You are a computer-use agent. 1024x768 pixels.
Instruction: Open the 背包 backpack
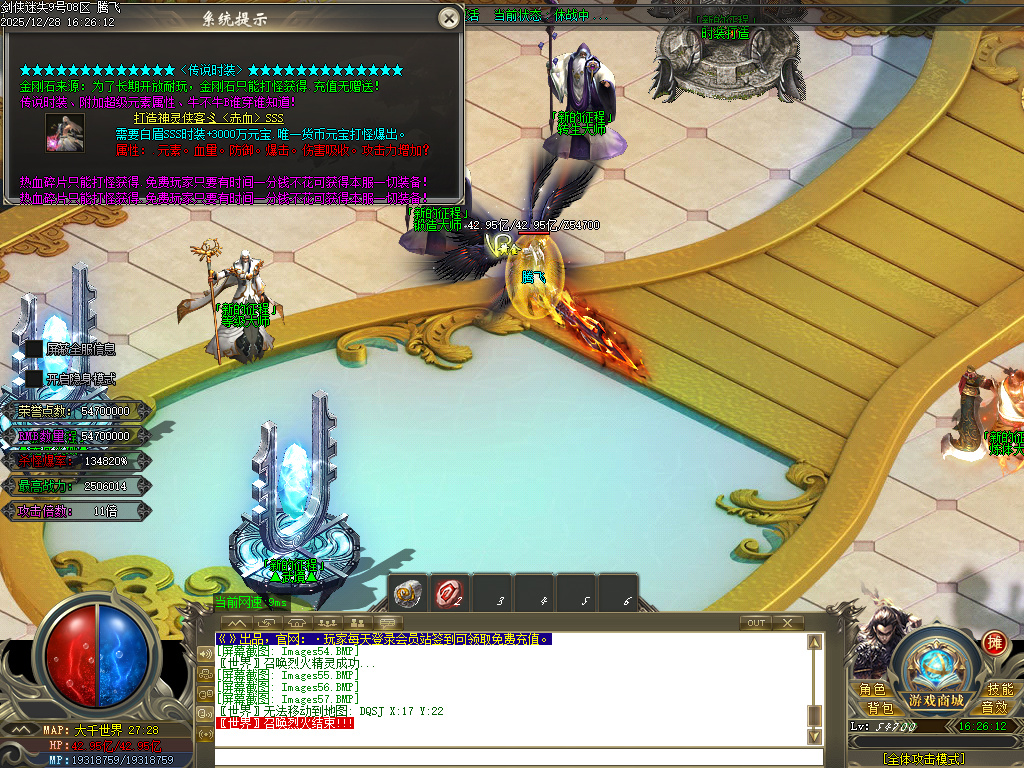[x=880, y=707]
